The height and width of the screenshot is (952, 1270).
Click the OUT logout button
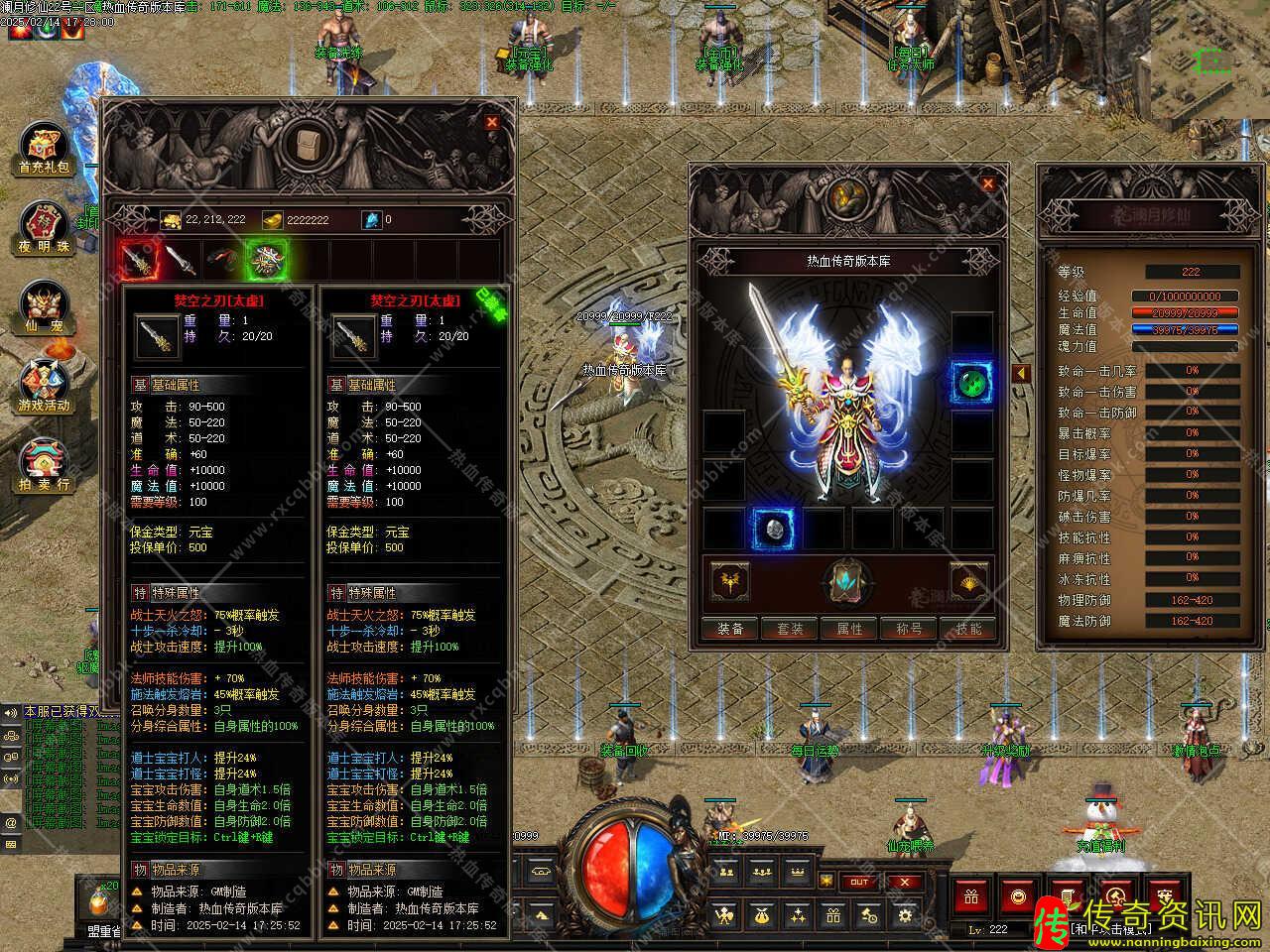(x=859, y=882)
